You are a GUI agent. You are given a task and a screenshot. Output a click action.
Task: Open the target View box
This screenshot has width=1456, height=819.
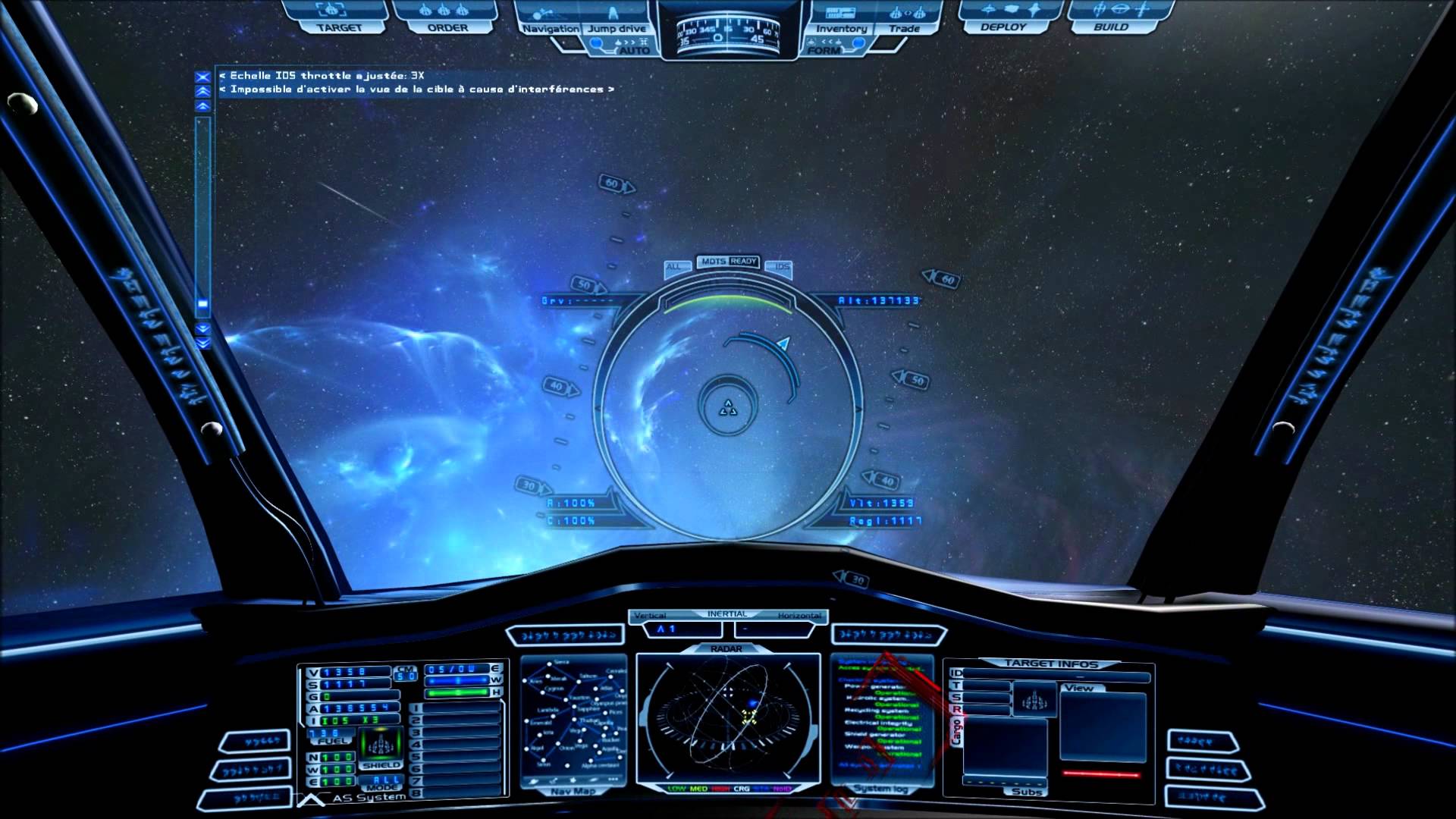tap(1103, 724)
